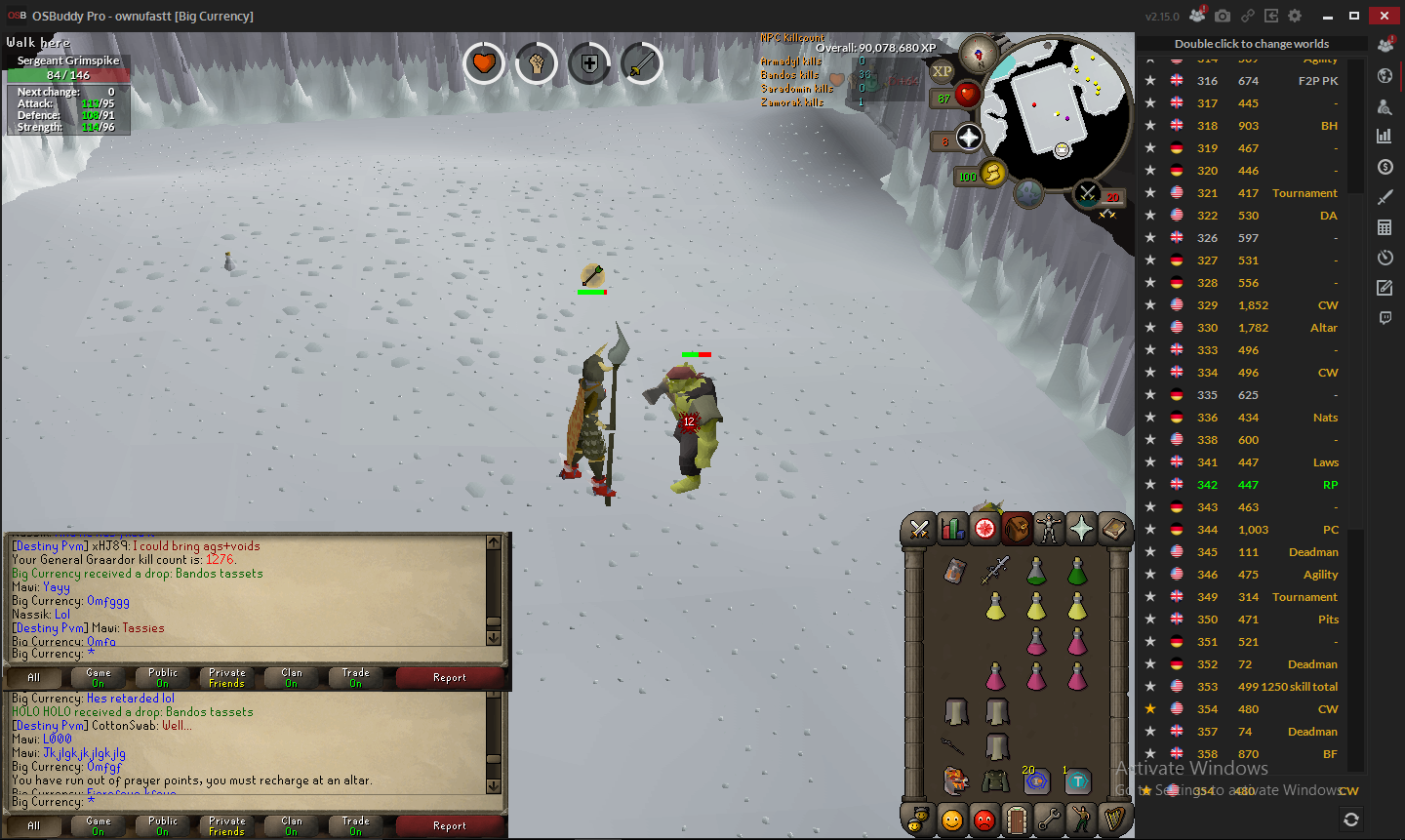This screenshot has width=1405, height=840.
Task: Click the compass to face north
Action: click(978, 54)
